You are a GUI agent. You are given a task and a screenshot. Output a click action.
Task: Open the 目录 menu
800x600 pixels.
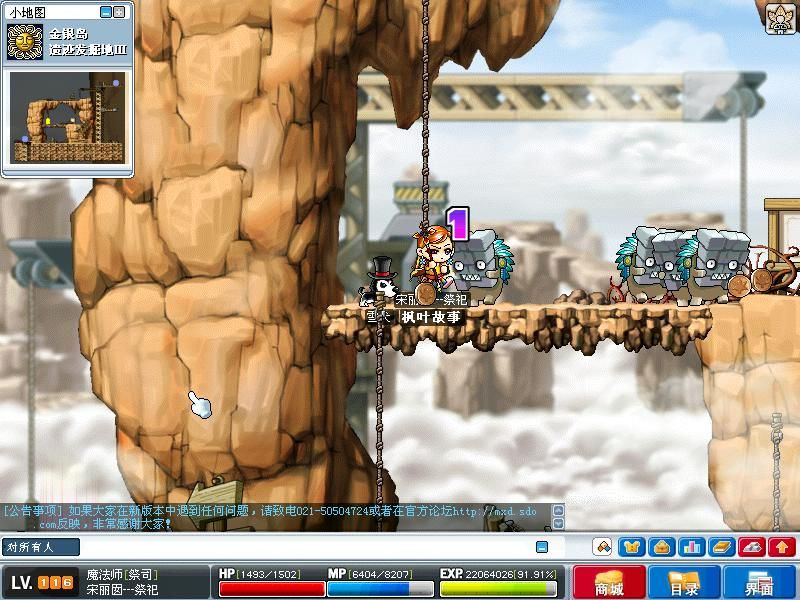click(x=684, y=584)
